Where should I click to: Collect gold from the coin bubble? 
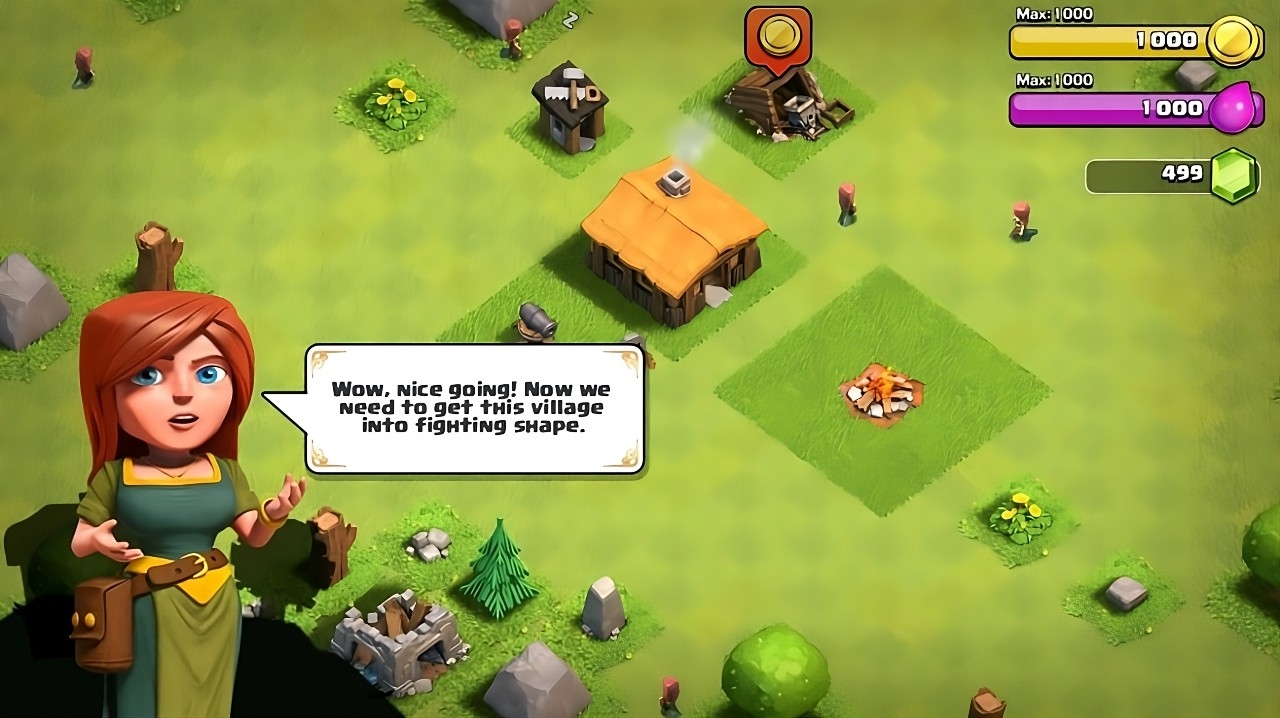pos(777,37)
